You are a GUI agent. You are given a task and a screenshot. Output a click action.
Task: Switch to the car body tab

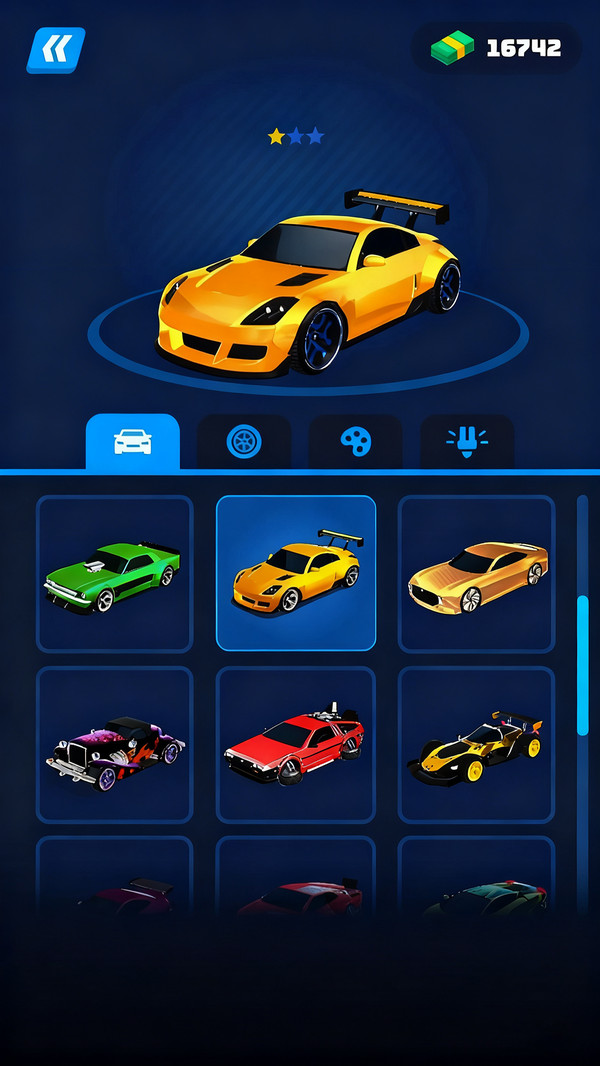[133, 442]
